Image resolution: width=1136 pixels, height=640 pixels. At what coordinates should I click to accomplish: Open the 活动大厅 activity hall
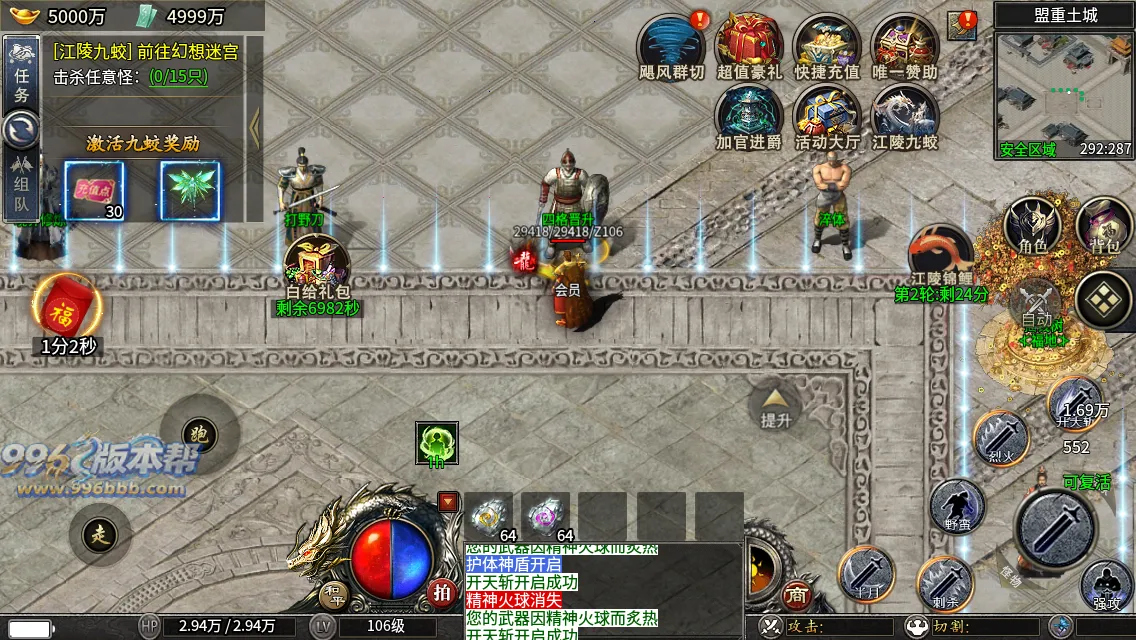(827, 114)
